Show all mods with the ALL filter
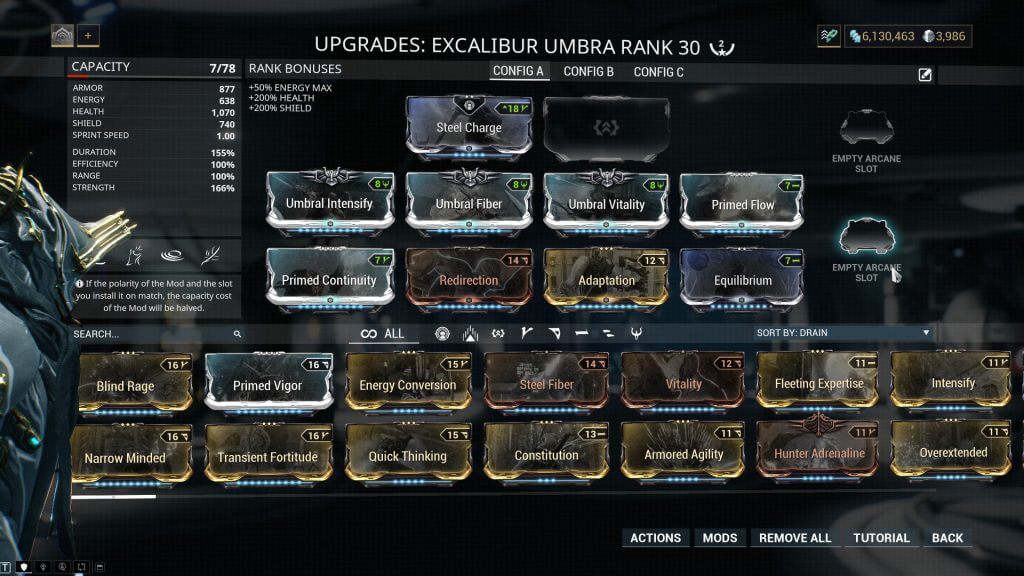Viewport: 1024px width, 576px height. pyautogui.click(x=383, y=334)
